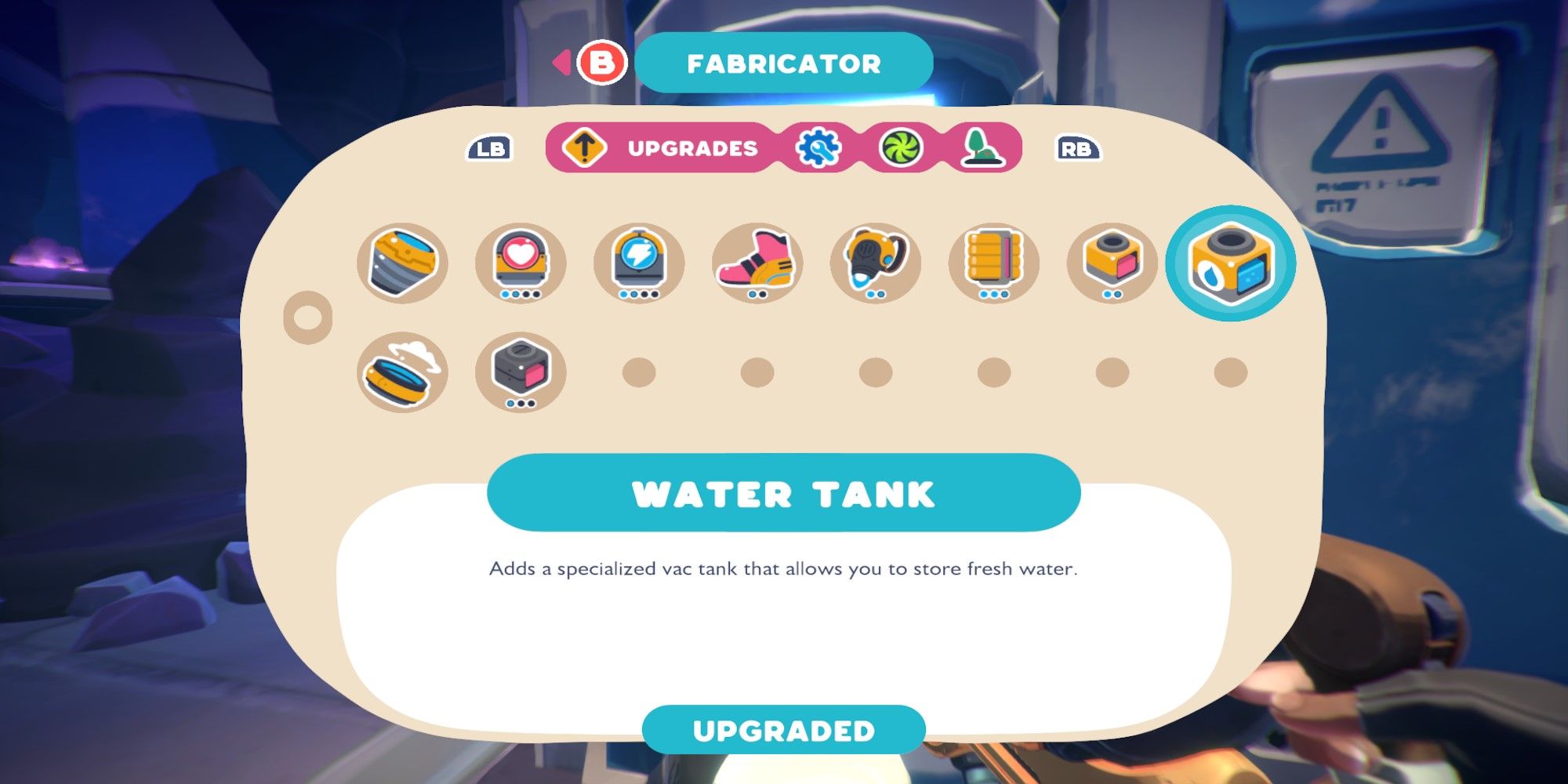Open the green swirl category tab
This screenshot has height=784, width=1568.
point(902,147)
